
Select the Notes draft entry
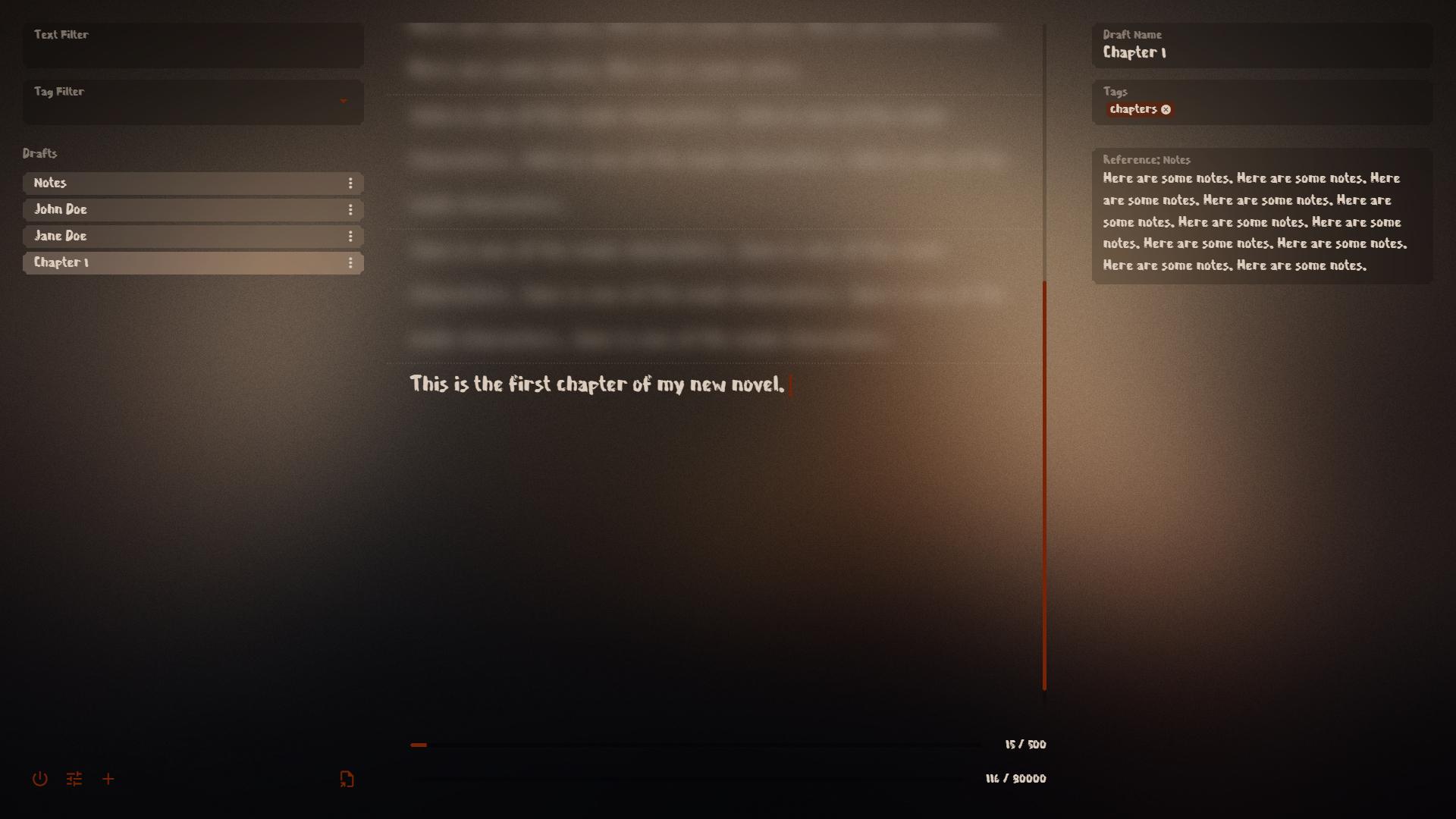tap(152, 183)
